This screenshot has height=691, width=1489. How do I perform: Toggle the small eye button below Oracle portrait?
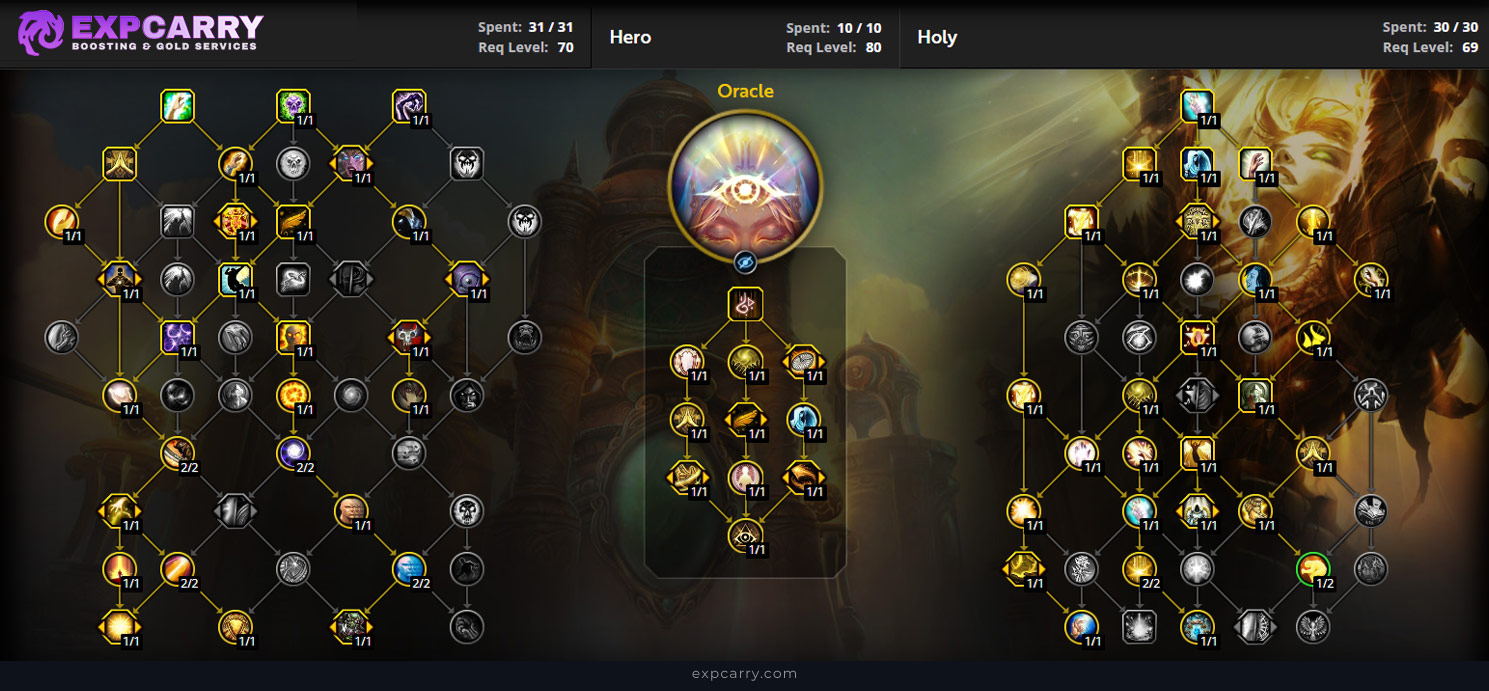(x=745, y=262)
